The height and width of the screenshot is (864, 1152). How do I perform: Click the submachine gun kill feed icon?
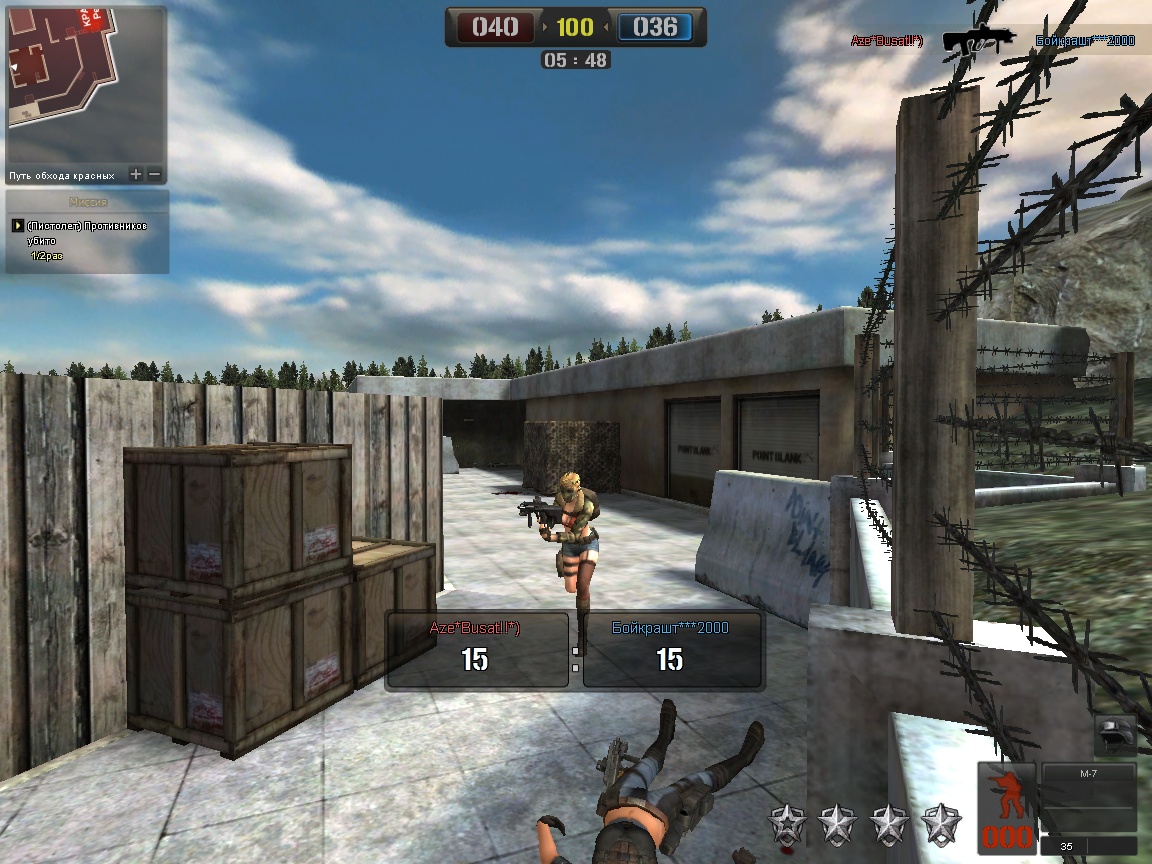pos(977,40)
